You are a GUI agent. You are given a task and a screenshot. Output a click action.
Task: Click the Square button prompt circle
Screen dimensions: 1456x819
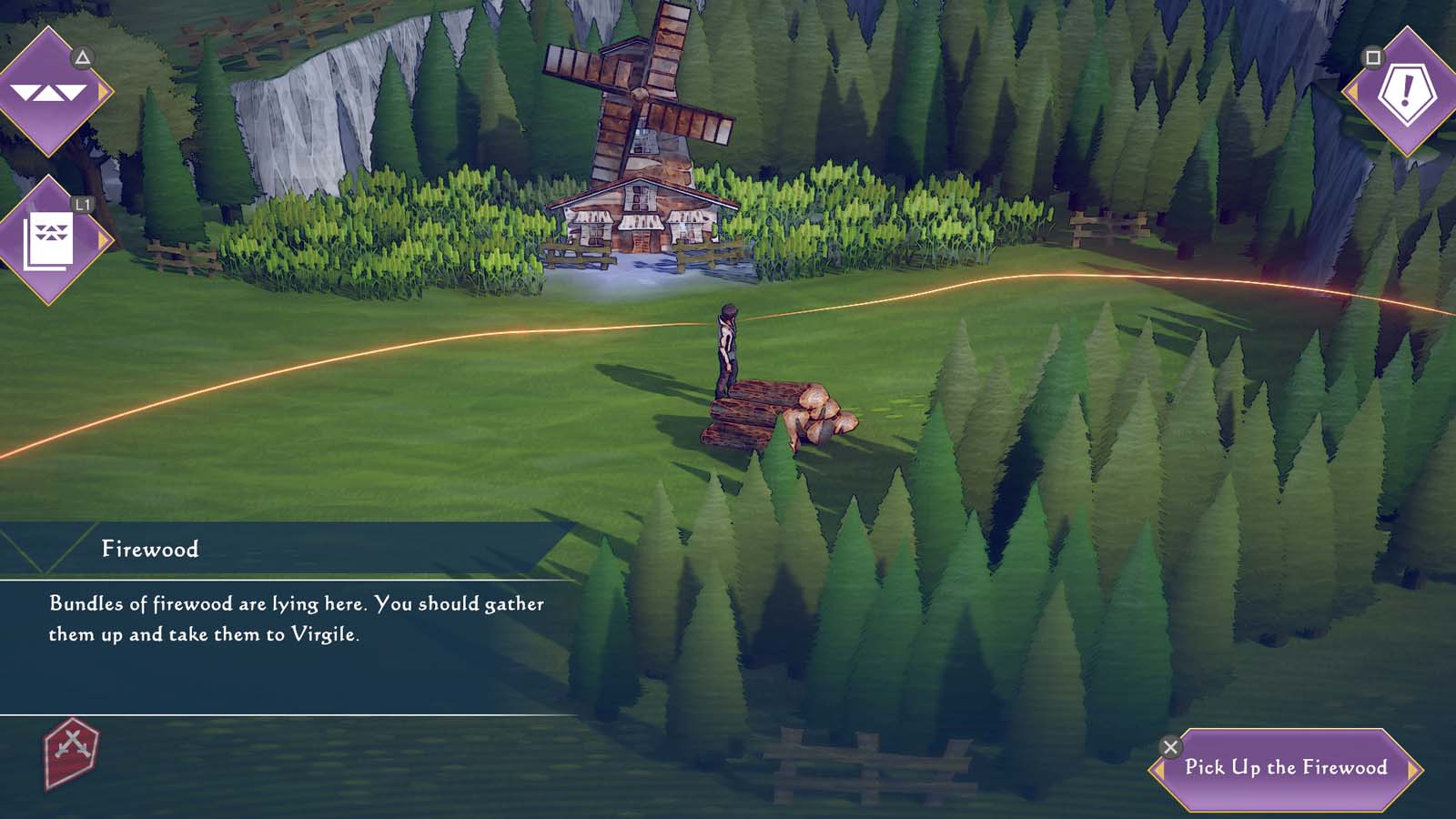coord(1372,57)
